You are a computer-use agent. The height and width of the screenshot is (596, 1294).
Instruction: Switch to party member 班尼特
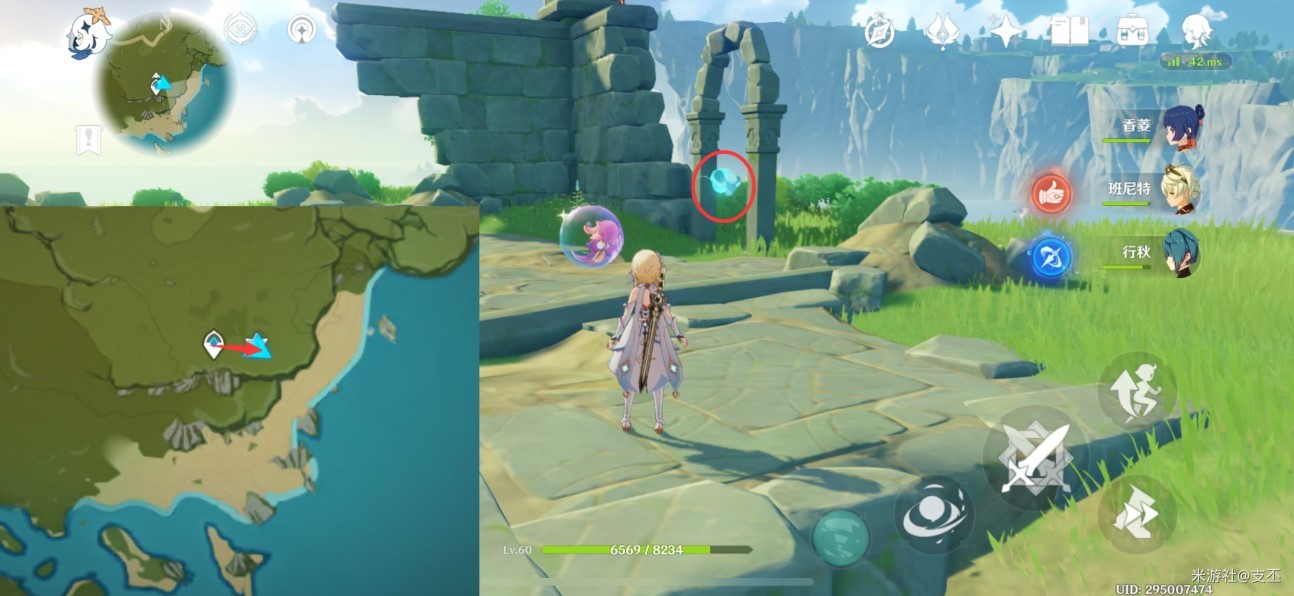(x=1182, y=190)
